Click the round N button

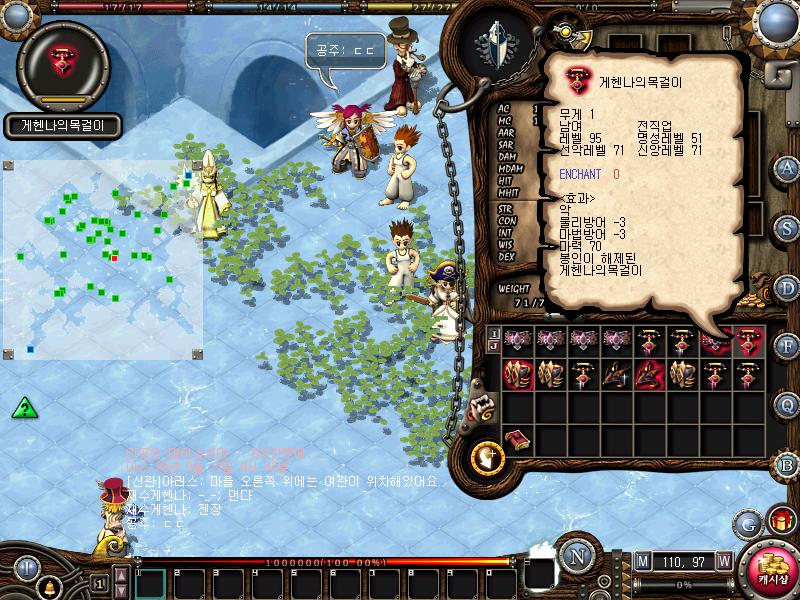[576, 554]
